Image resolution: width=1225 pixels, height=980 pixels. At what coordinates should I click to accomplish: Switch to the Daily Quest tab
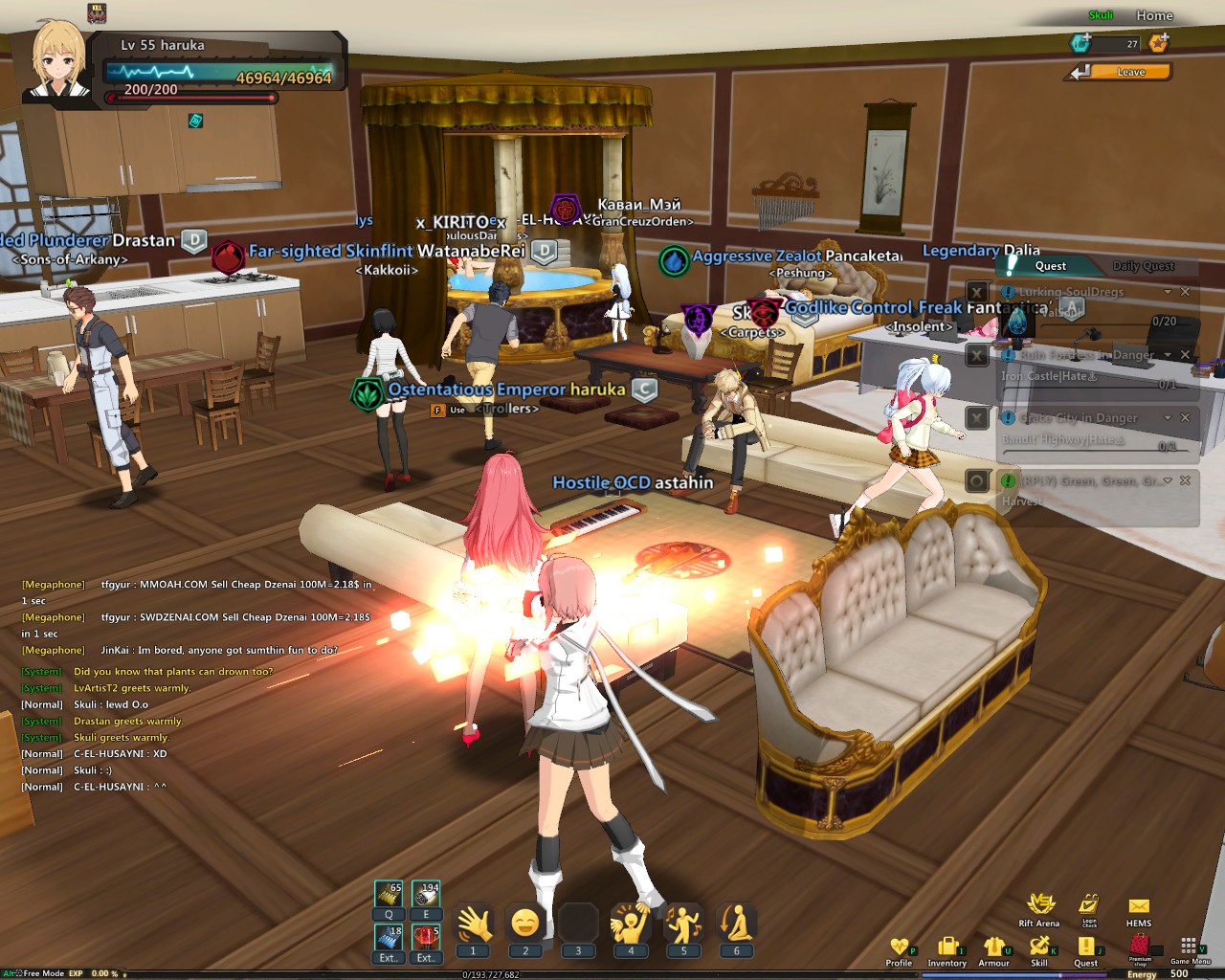[x=1143, y=266]
